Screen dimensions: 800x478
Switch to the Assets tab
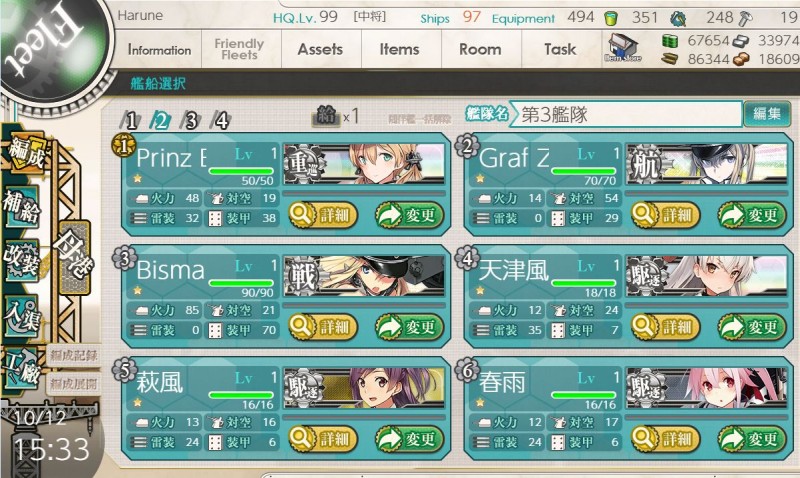(320, 49)
